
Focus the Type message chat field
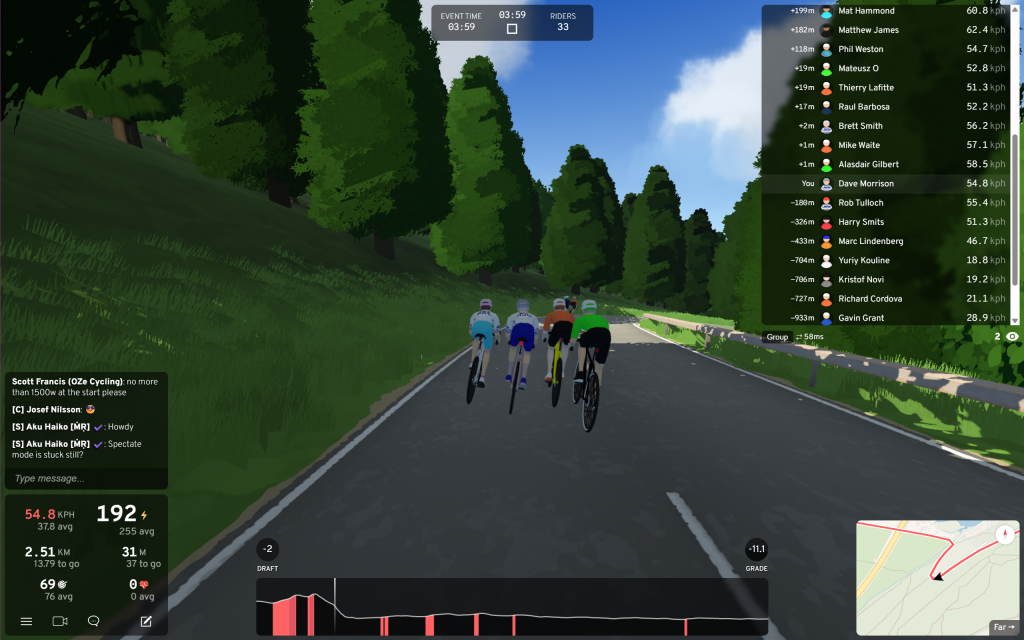85,479
